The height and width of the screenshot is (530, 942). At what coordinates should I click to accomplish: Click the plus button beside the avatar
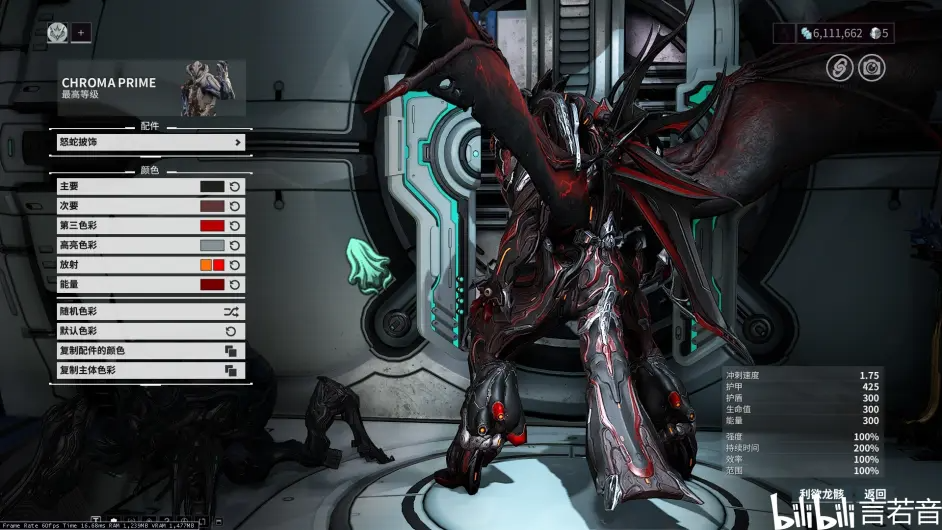click(81, 32)
